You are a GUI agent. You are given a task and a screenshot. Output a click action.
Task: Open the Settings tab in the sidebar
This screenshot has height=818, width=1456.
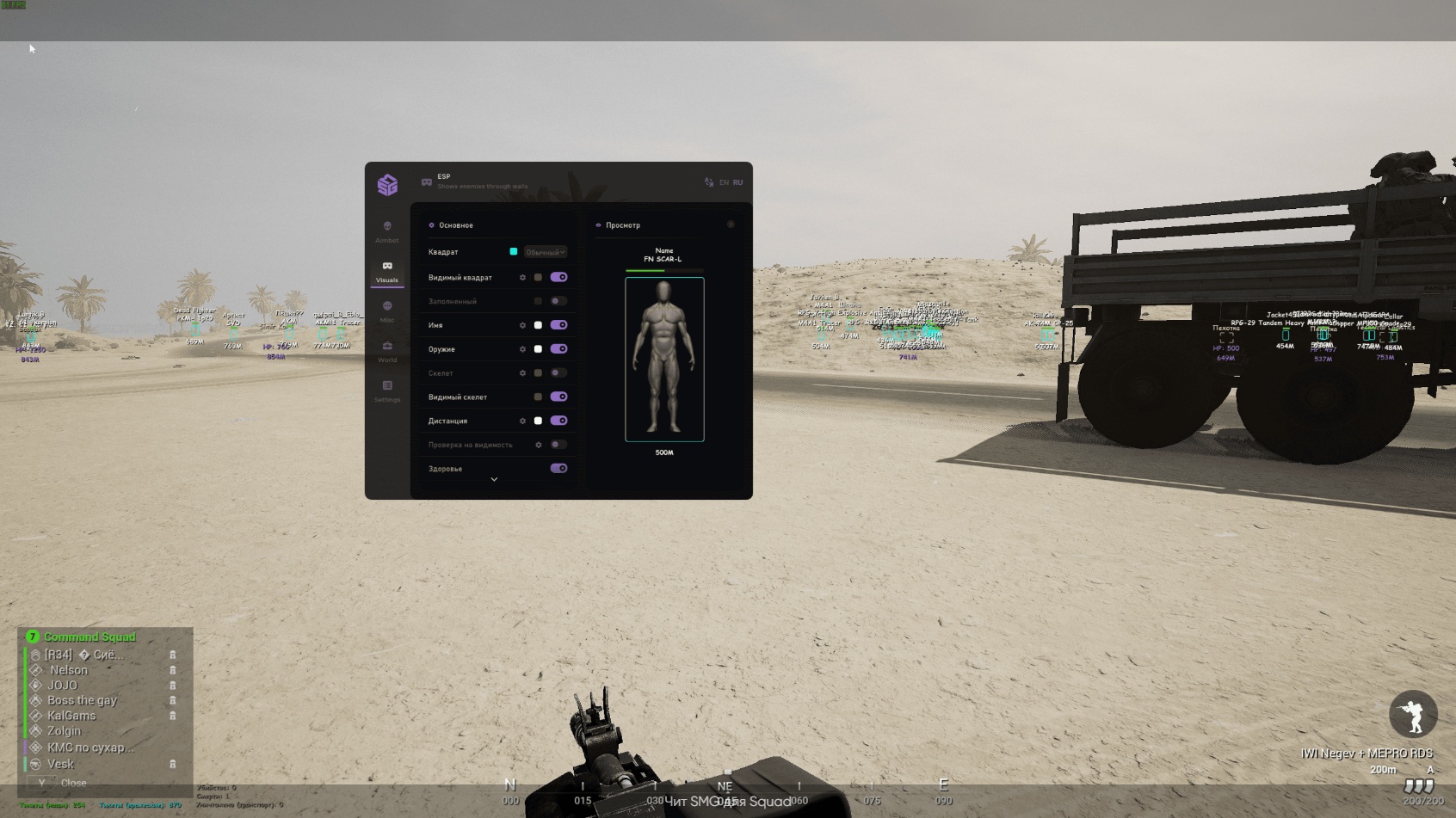coord(387,390)
